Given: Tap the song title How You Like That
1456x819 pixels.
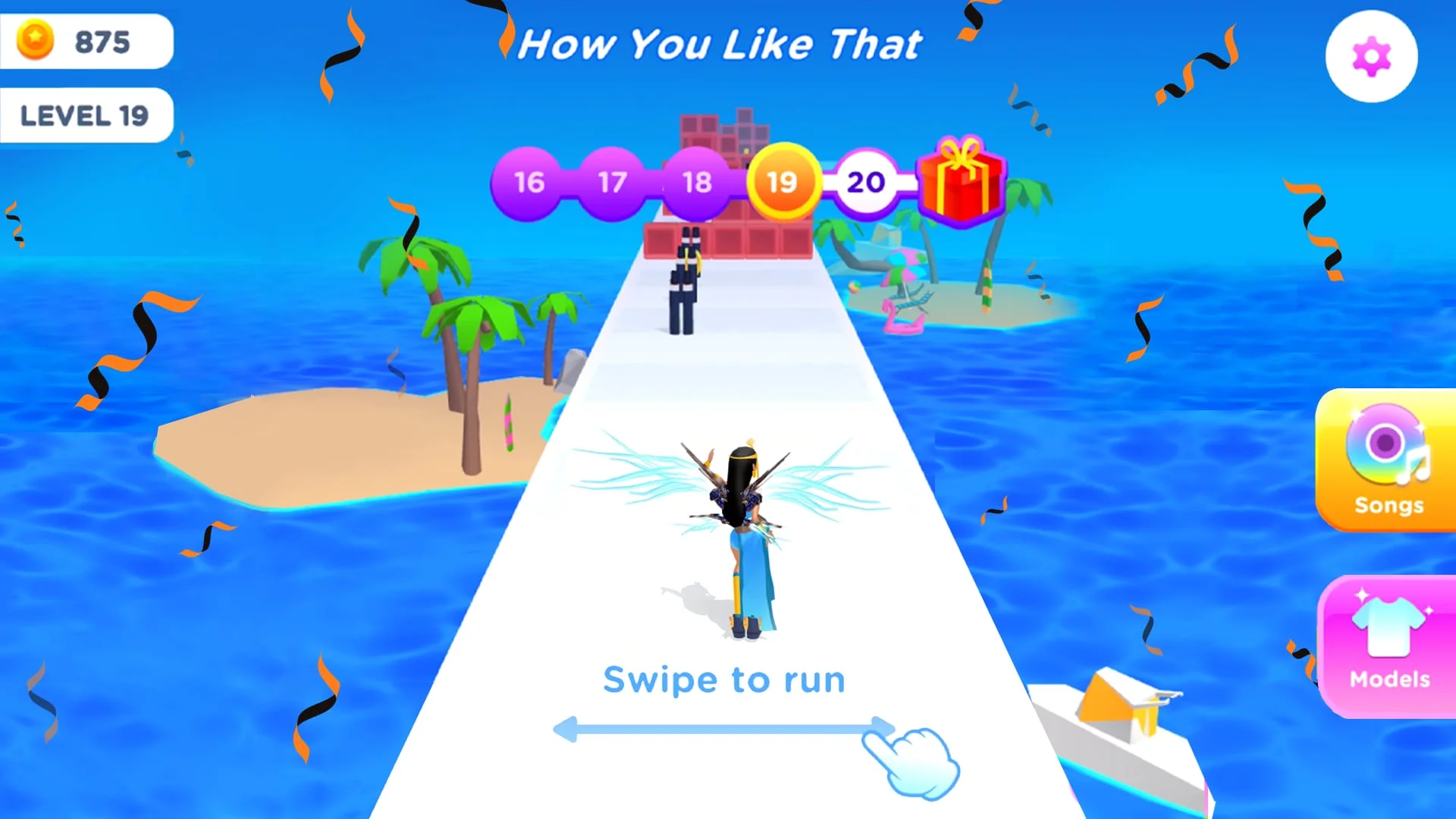Looking at the screenshot, I should pos(720,44).
